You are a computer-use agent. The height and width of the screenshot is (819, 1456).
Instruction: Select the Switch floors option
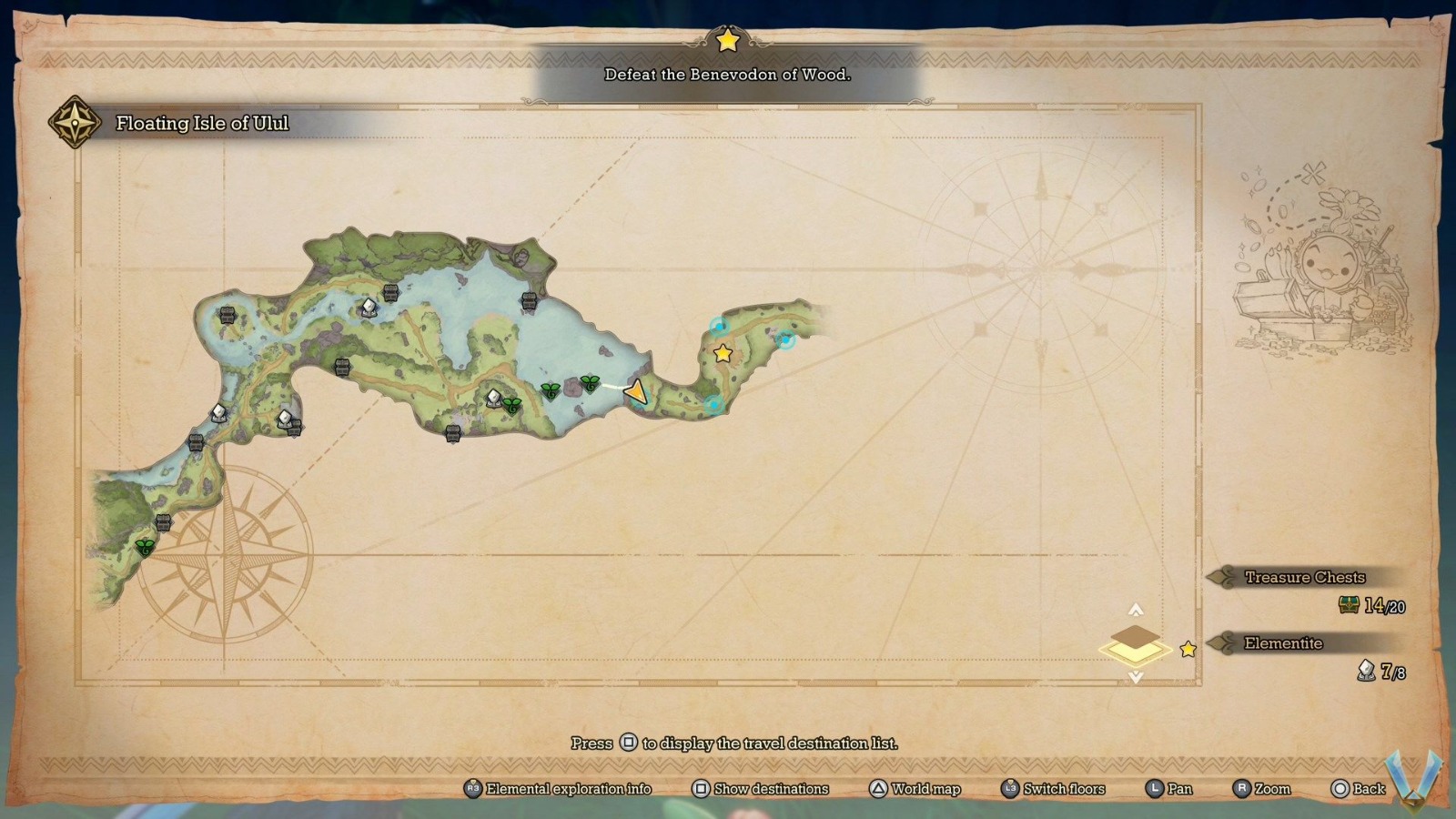pyautogui.click(x=1056, y=789)
